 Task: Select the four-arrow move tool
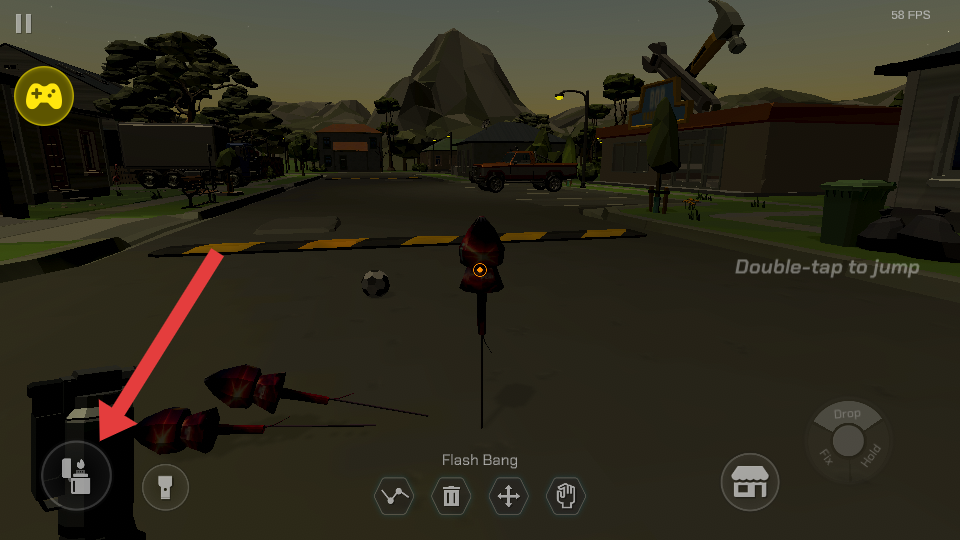coord(508,496)
